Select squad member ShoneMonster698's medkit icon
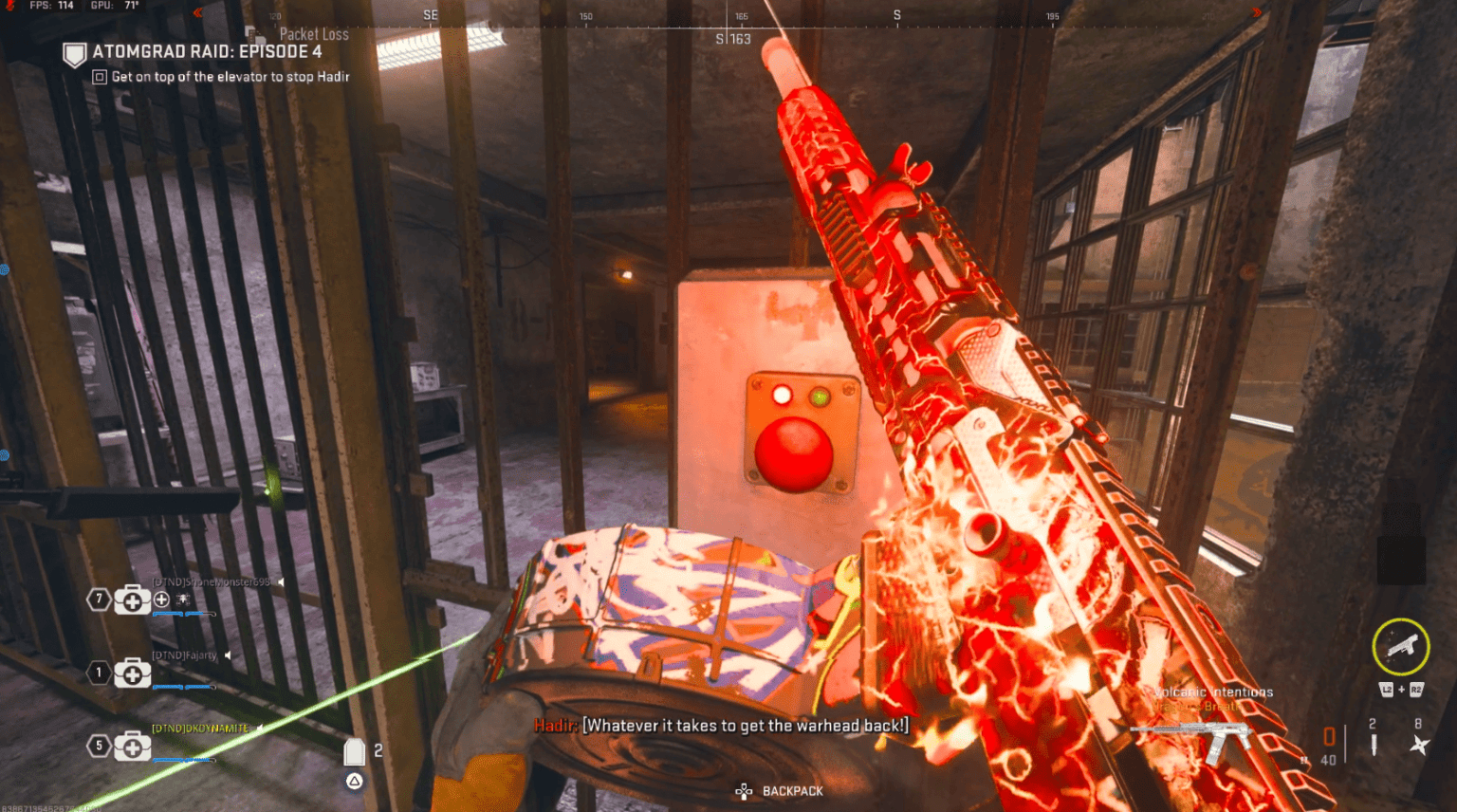Screen dimensions: 1457x812 tap(132, 600)
